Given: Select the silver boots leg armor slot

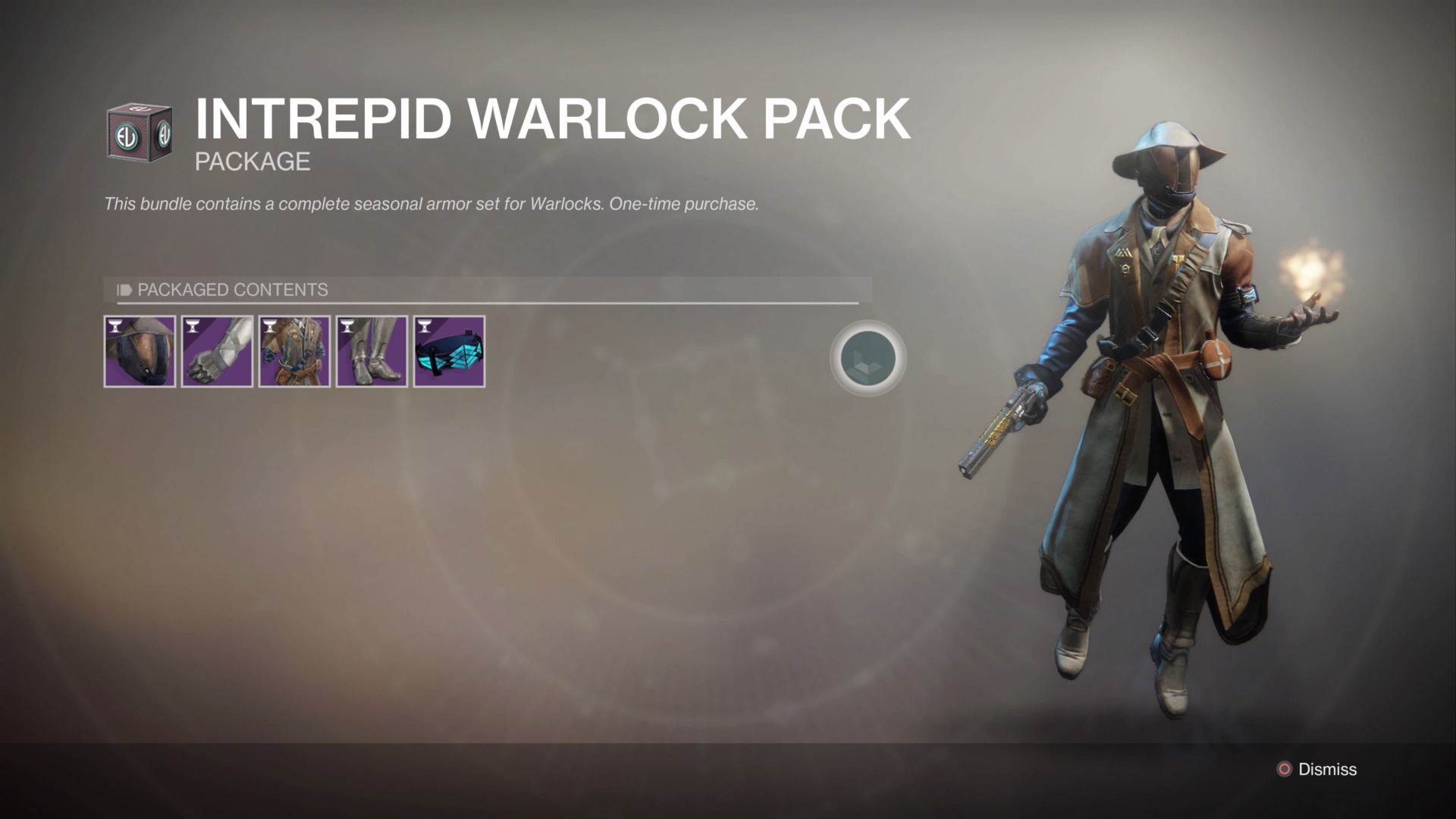Looking at the screenshot, I should click(x=372, y=352).
